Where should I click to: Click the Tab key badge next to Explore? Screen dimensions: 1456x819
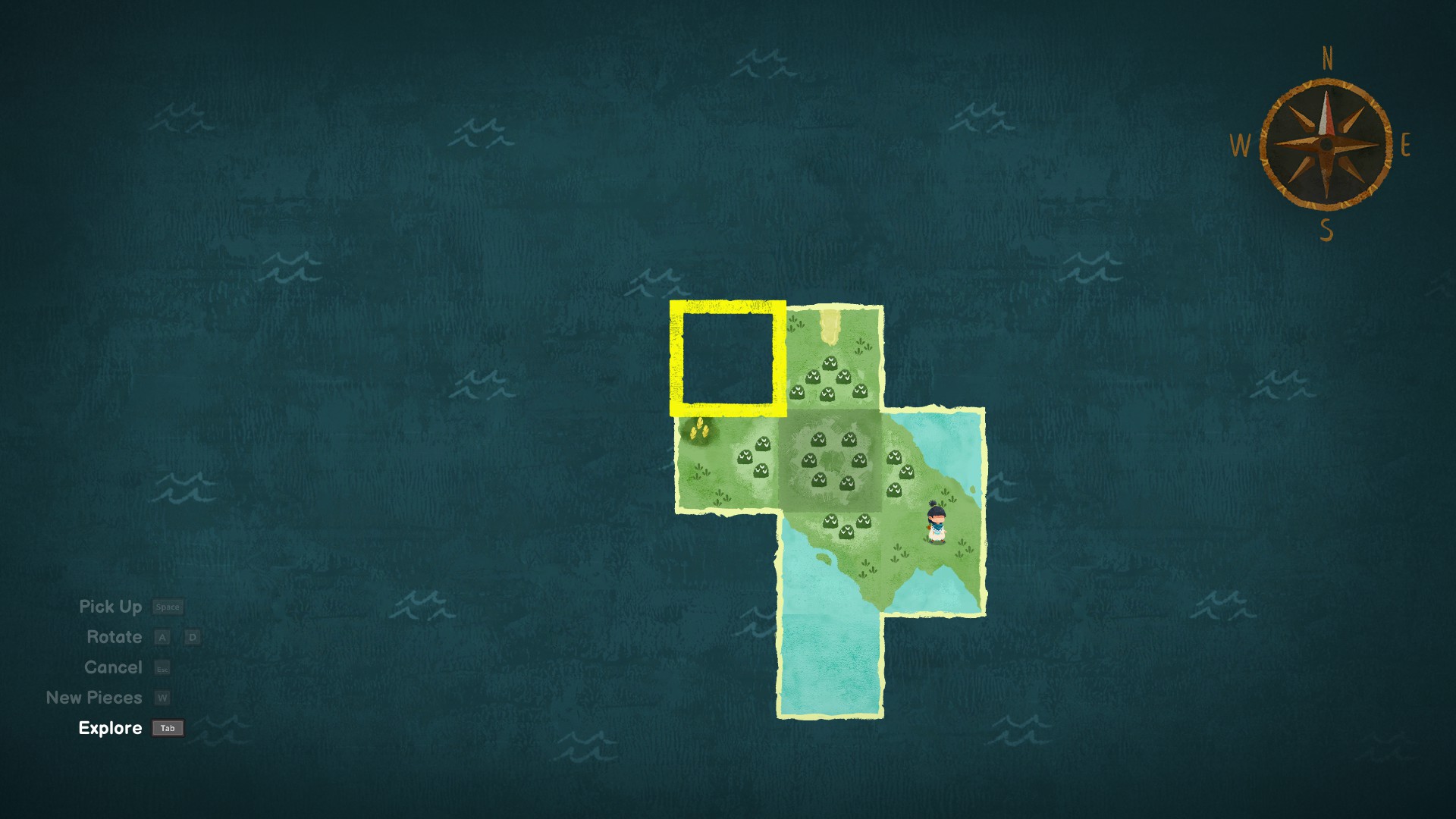click(x=167, y=728)
